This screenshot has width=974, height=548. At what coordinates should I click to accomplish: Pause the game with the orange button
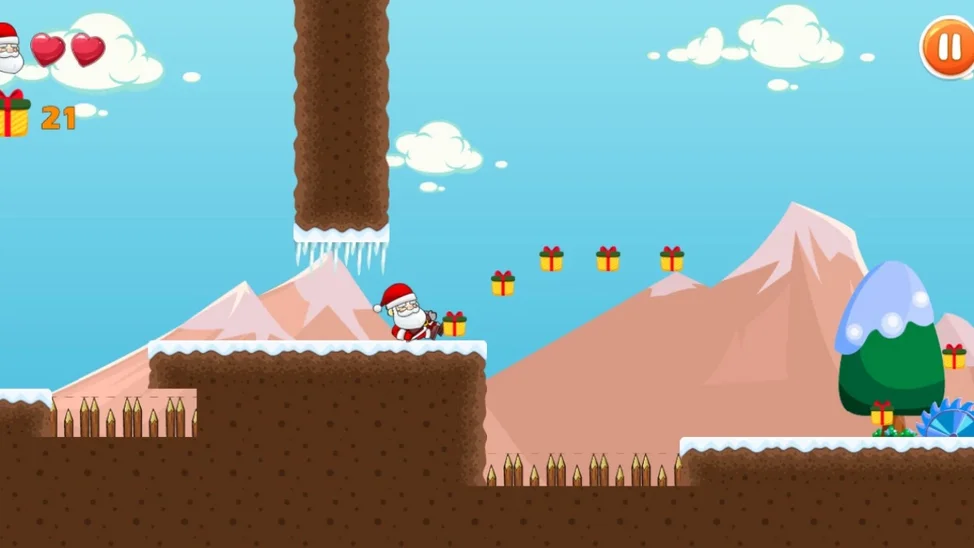[x=946, y=47]
